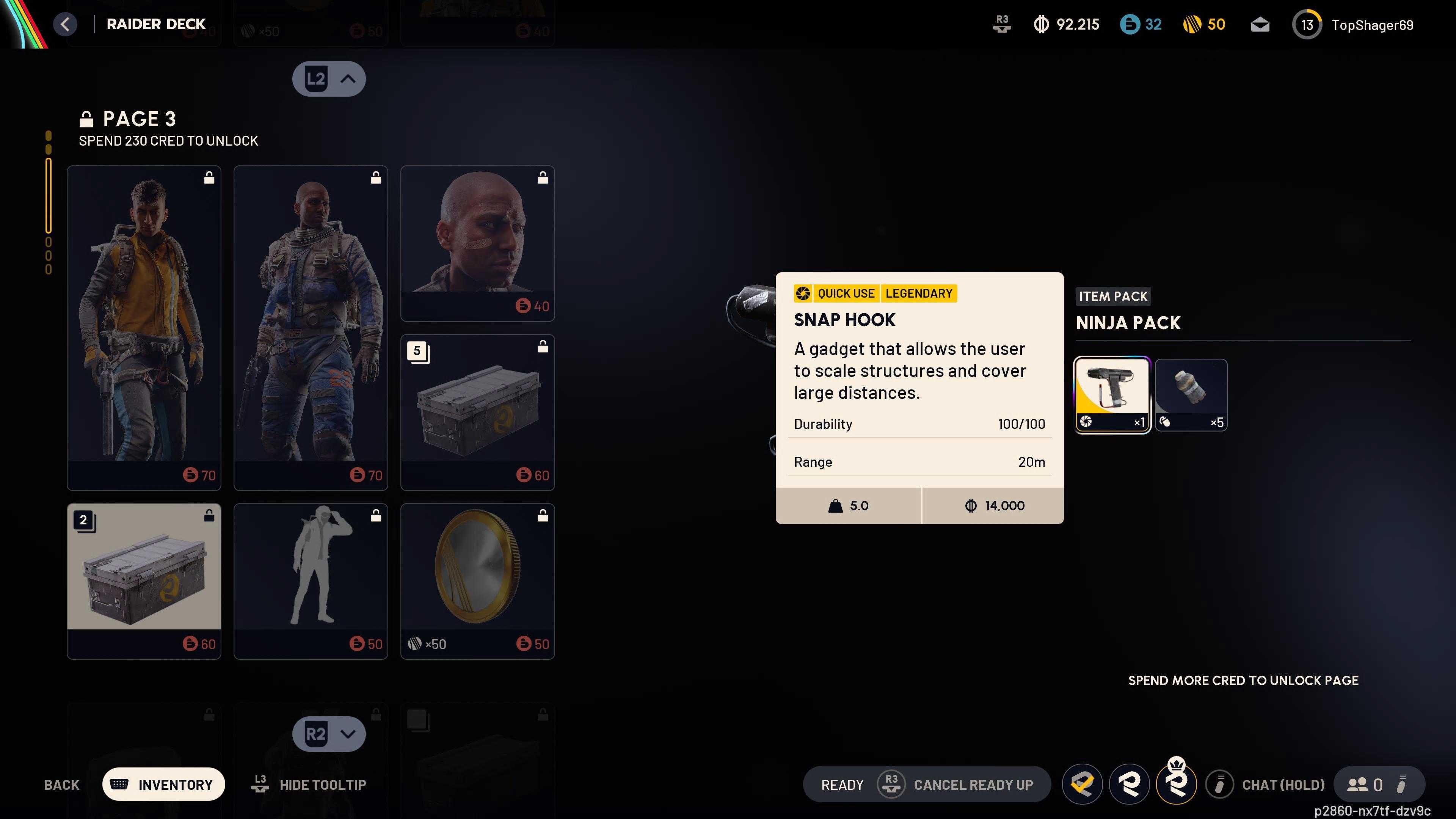
Task: Open the Inventory
Action: 163,784
